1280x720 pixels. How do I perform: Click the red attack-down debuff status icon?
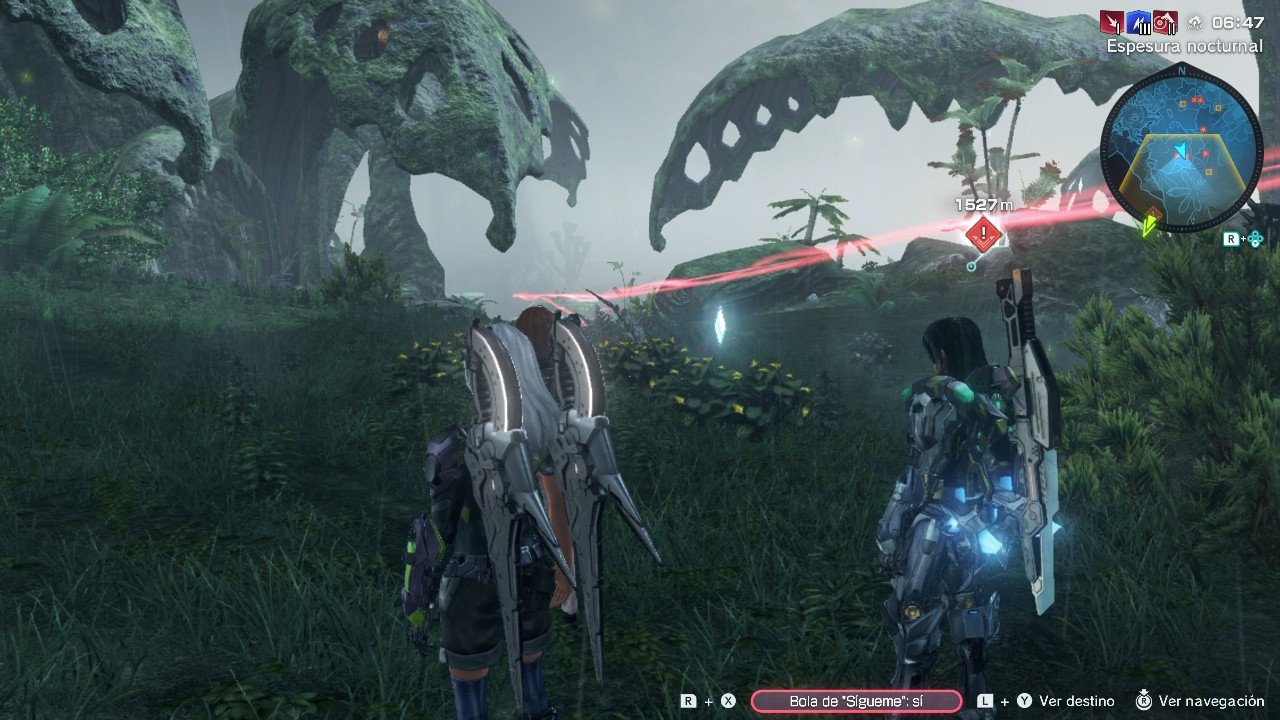click(x=1110, y=21)
